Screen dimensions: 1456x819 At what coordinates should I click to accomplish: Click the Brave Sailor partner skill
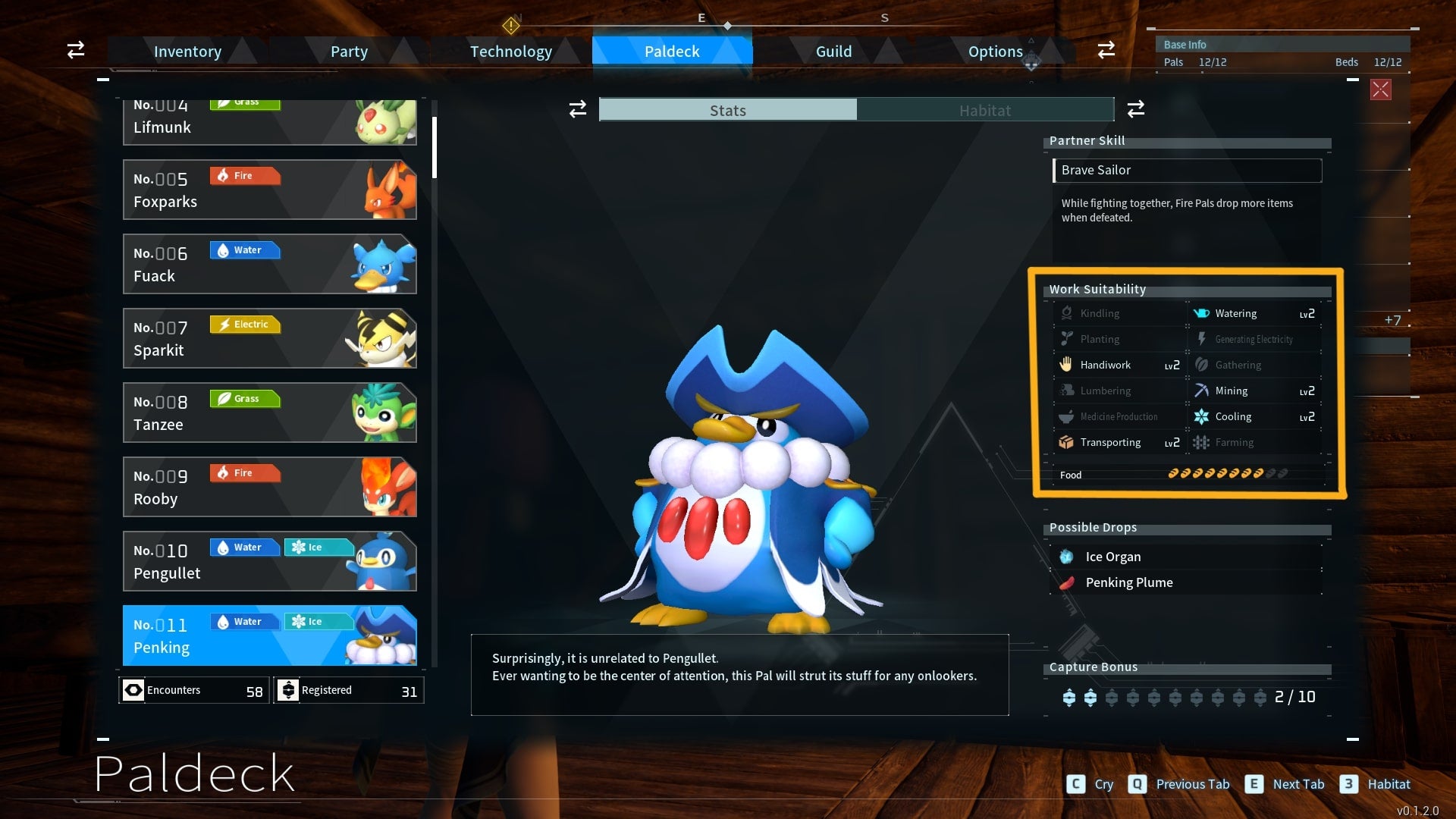click(x=1187, y=171)
